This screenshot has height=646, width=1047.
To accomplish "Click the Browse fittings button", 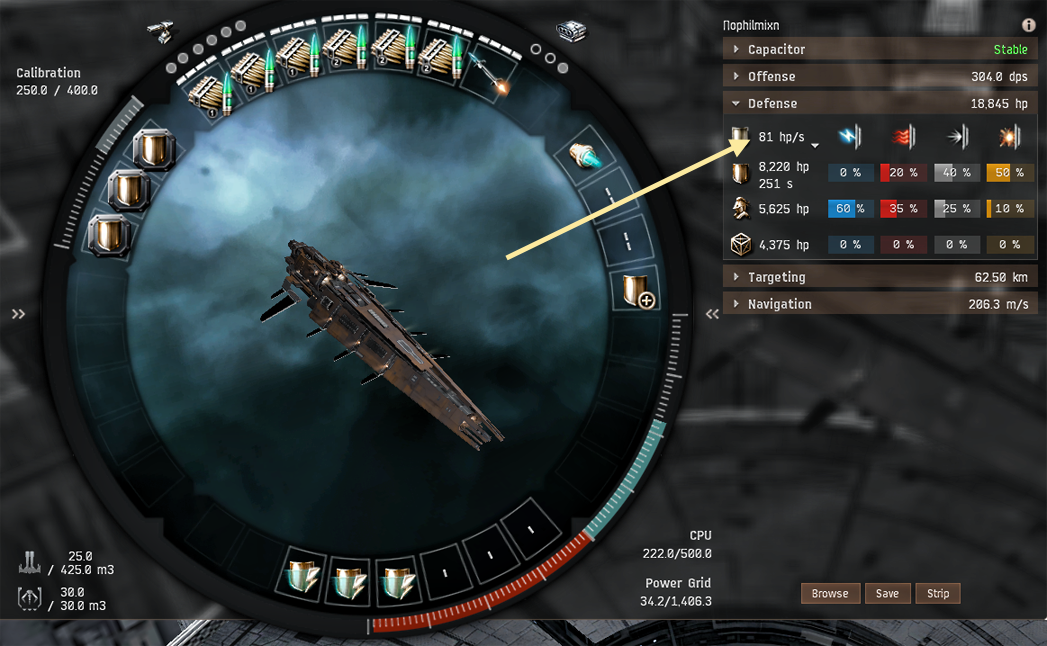I will click(830, 593).
